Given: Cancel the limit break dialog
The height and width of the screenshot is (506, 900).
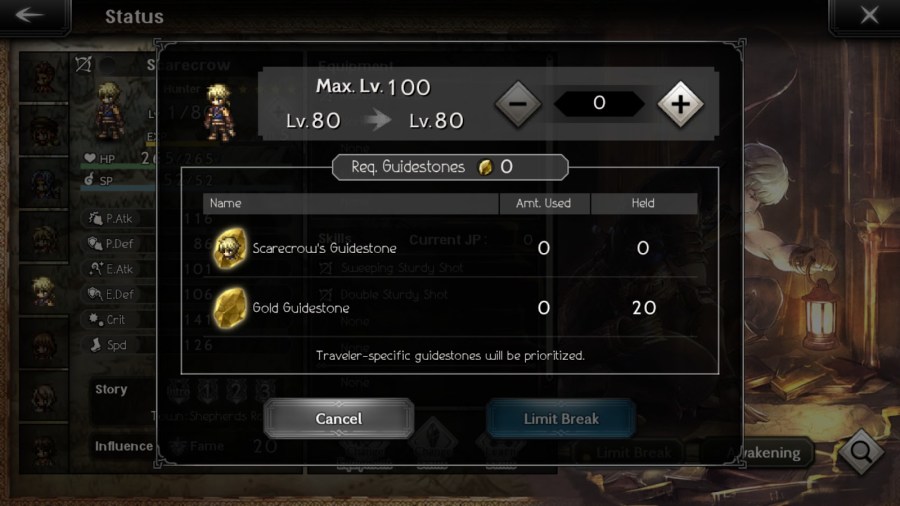Looking at the screenshot, I should 338,418.
